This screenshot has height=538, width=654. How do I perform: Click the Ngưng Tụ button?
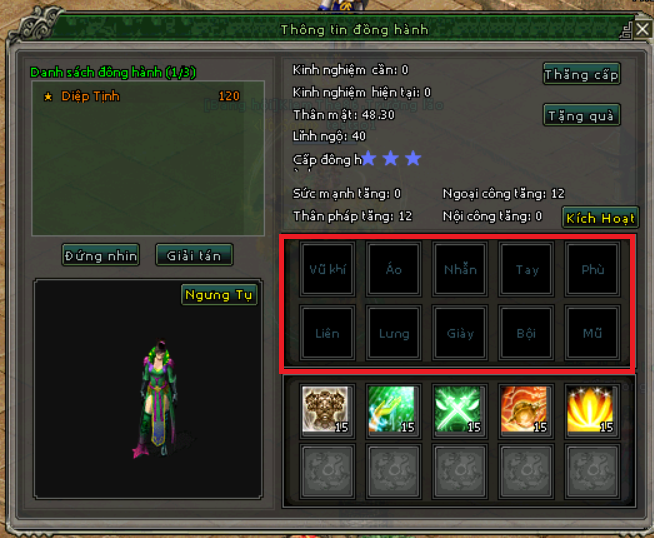point(219,295)
